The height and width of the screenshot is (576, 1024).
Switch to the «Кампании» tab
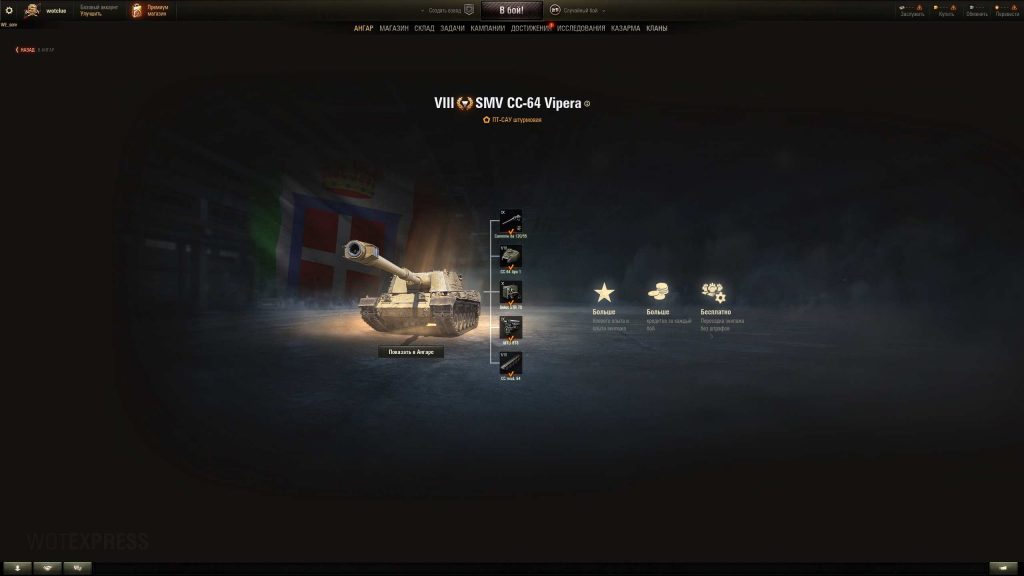tap(487, 28)
